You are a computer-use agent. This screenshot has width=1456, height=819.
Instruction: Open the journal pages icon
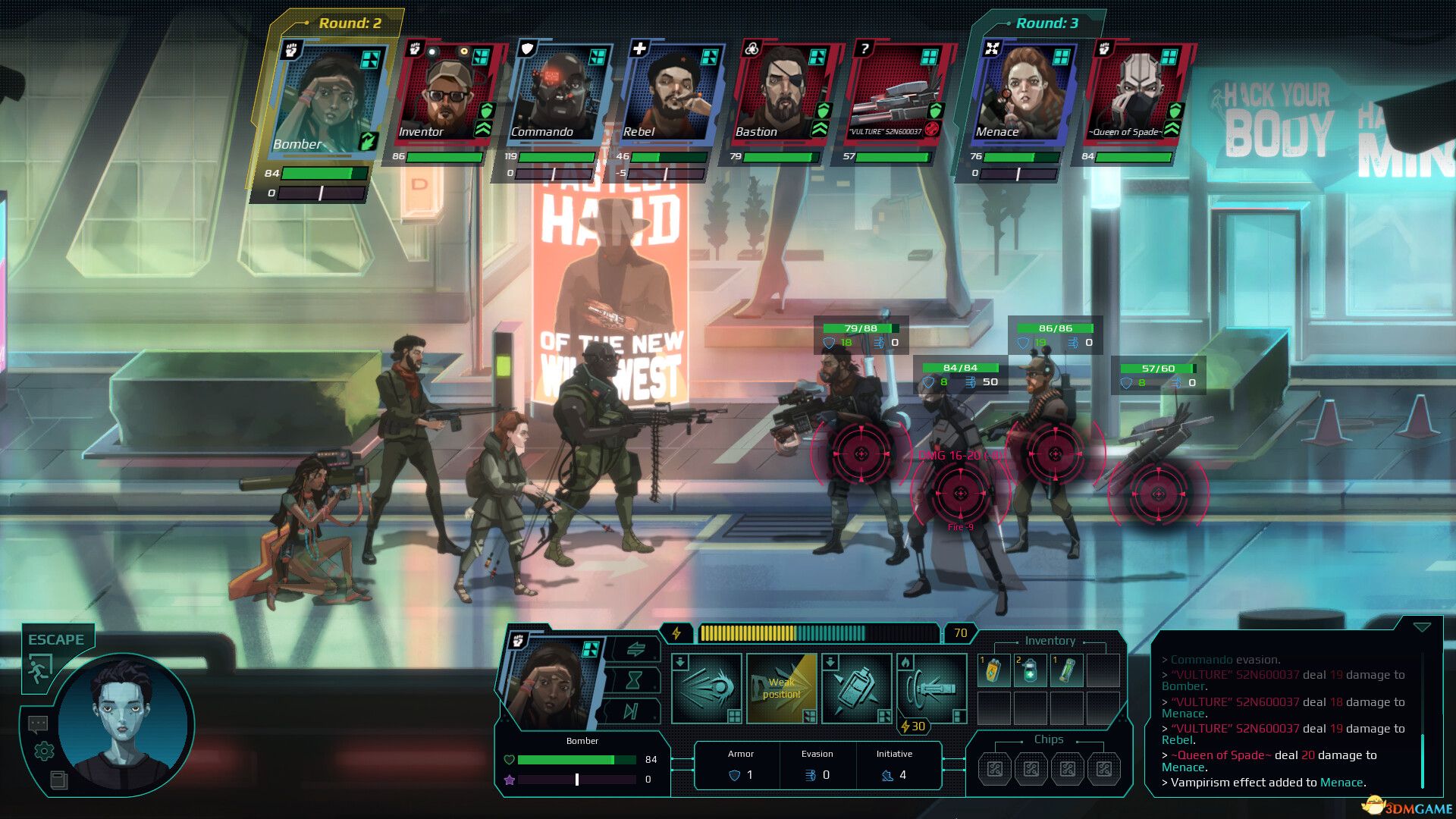[58, 780]
